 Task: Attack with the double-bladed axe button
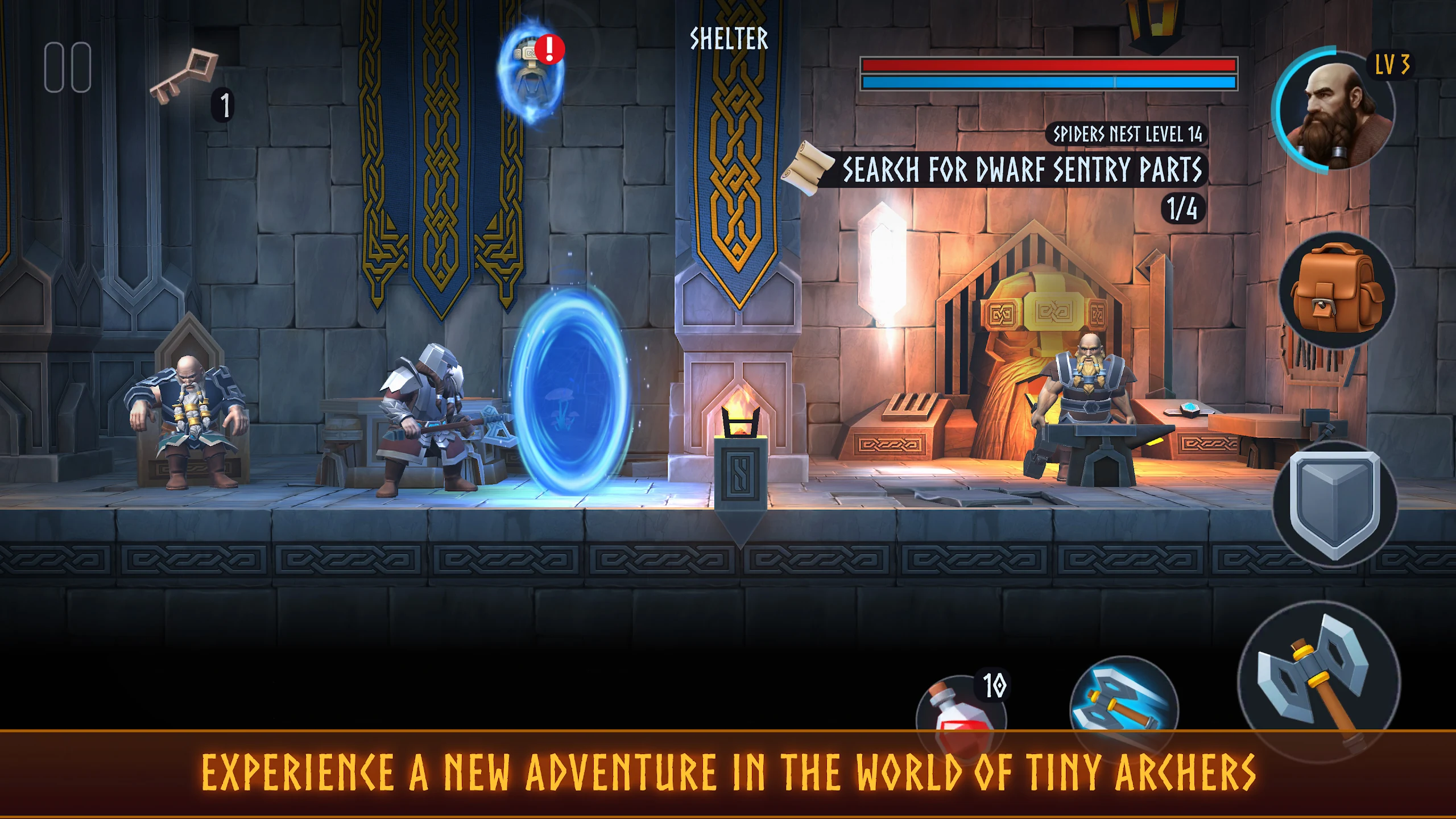point(1318,681)
